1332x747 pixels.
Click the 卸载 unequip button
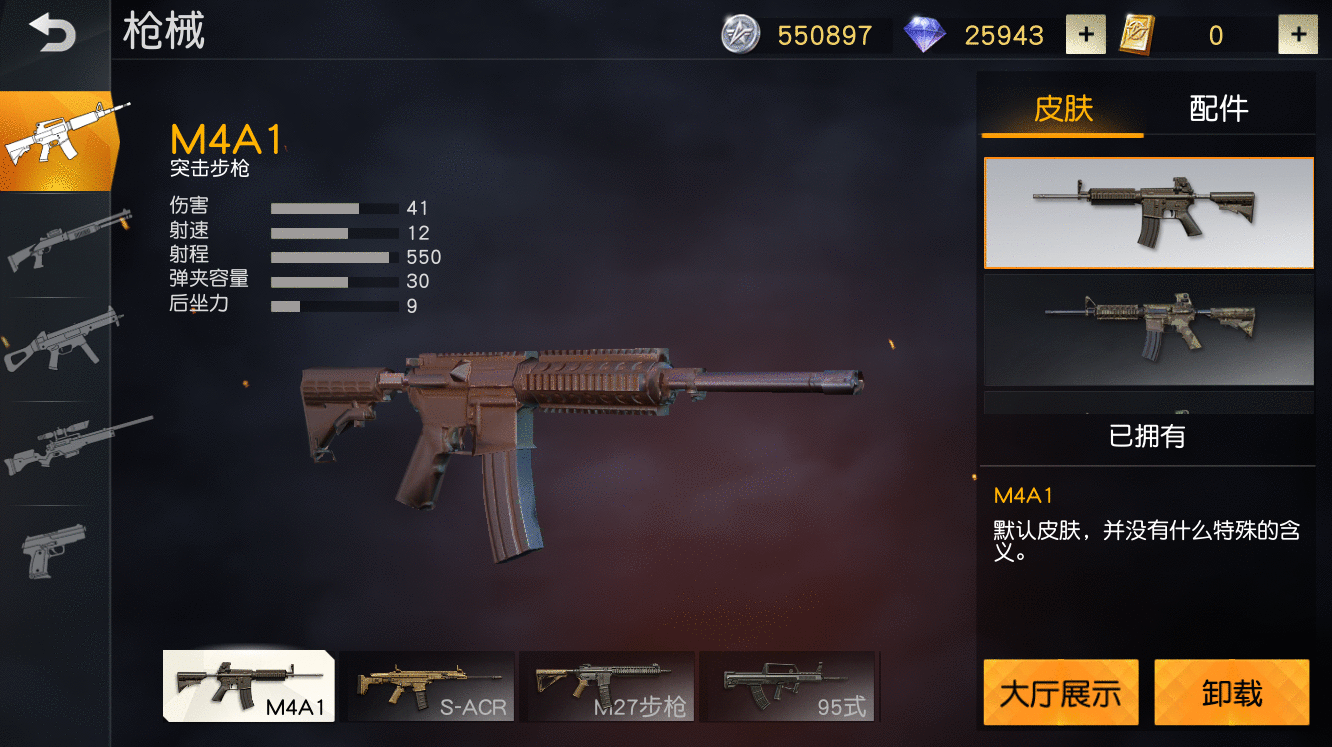(1231, 692)
